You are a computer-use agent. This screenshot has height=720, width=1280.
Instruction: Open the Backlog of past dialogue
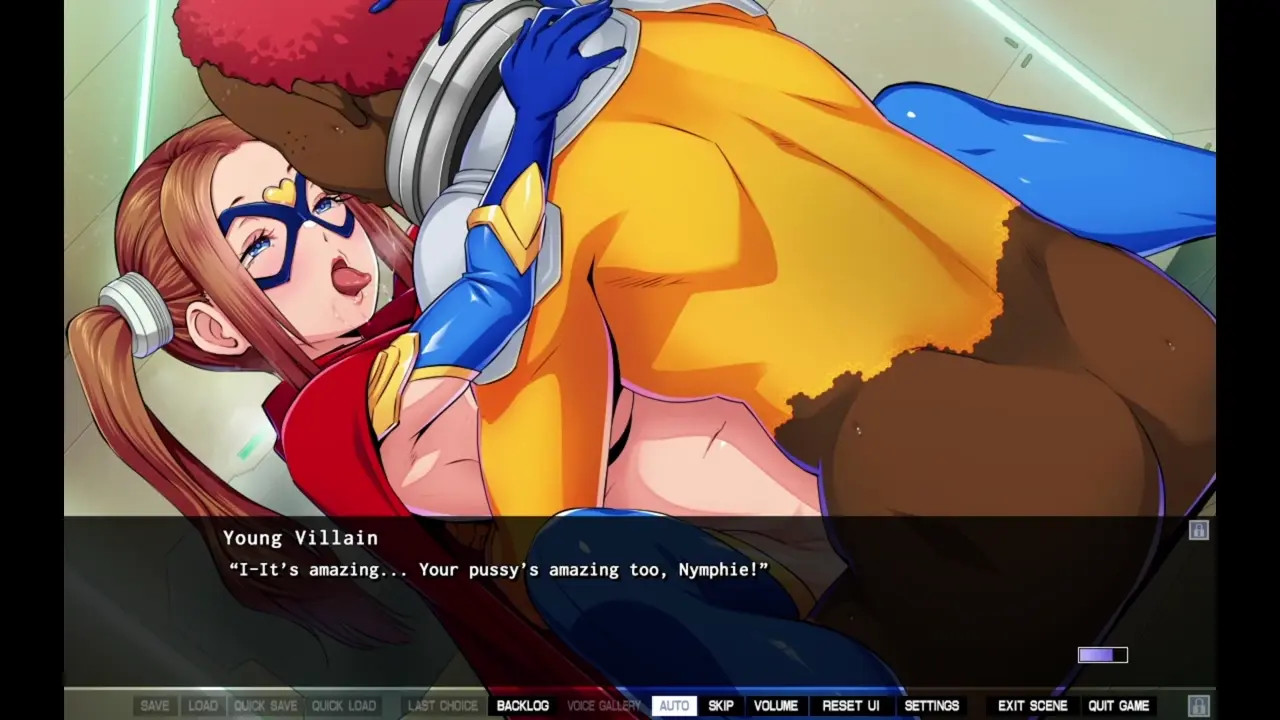[x=522, y=706]
